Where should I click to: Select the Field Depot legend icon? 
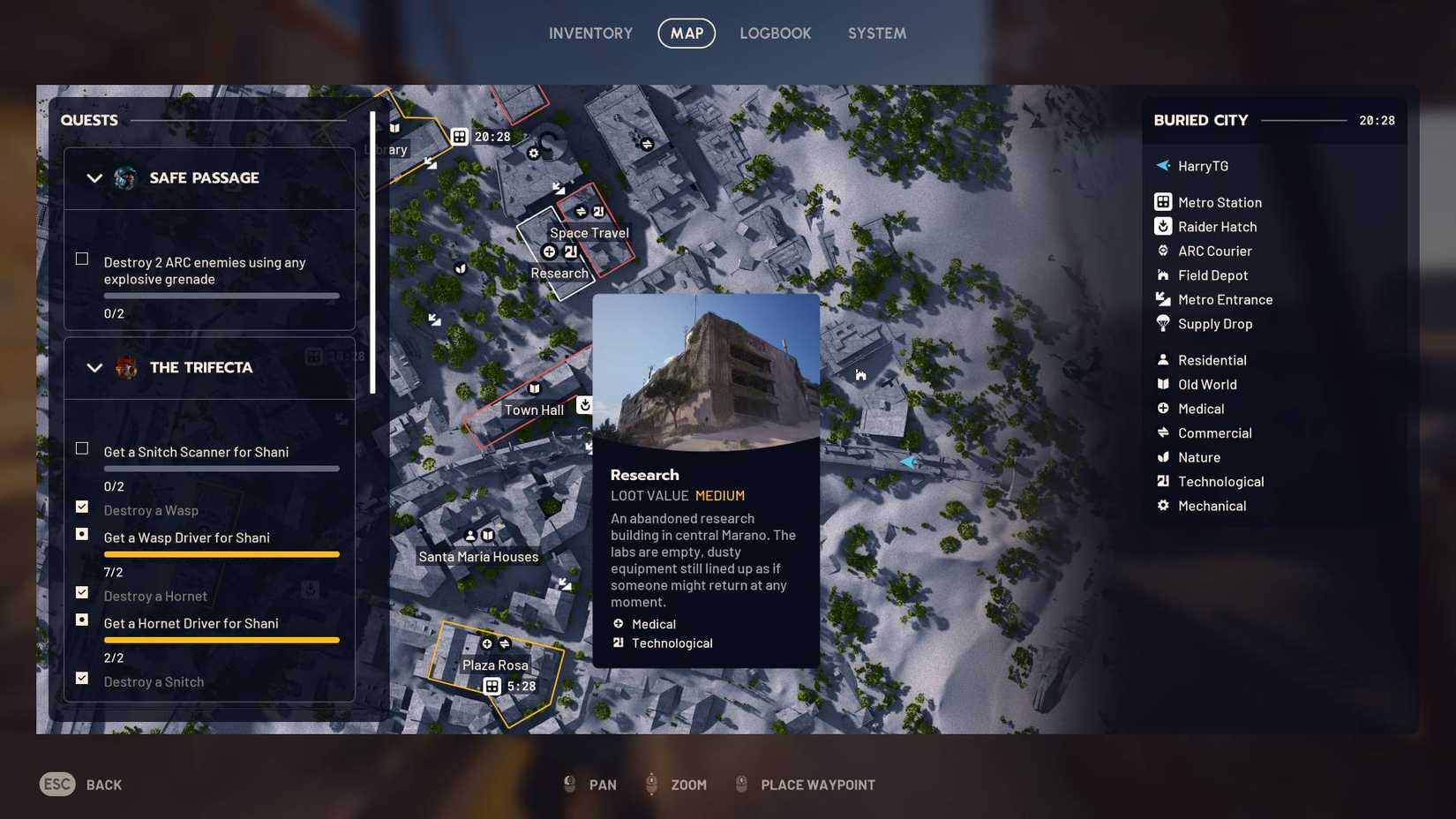1163,274
